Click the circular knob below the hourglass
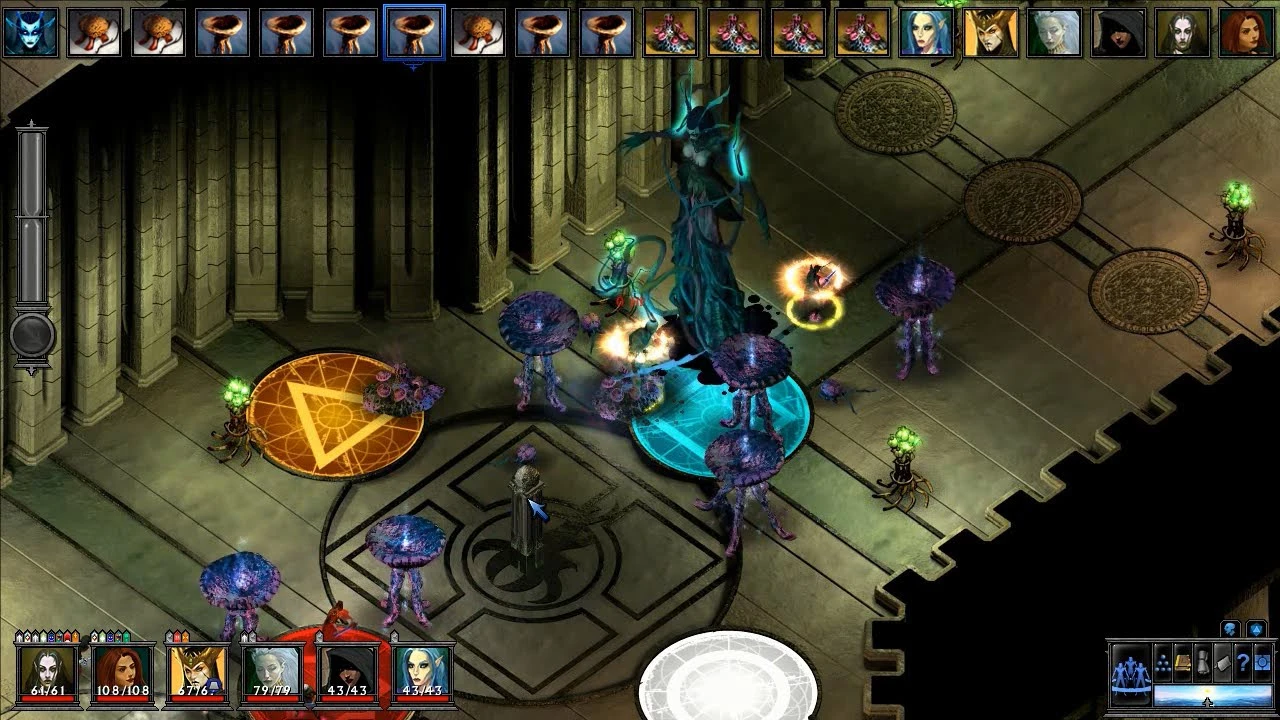 (33, 335)
